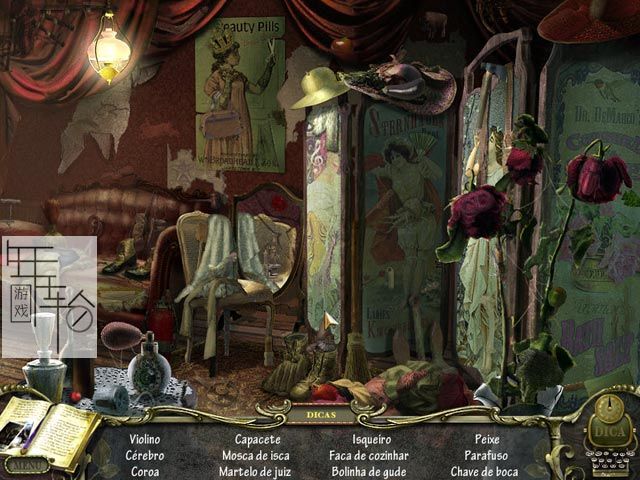Select Peixe in the item list
Viewport: 640px width, 480px height.
pos(487,439)
